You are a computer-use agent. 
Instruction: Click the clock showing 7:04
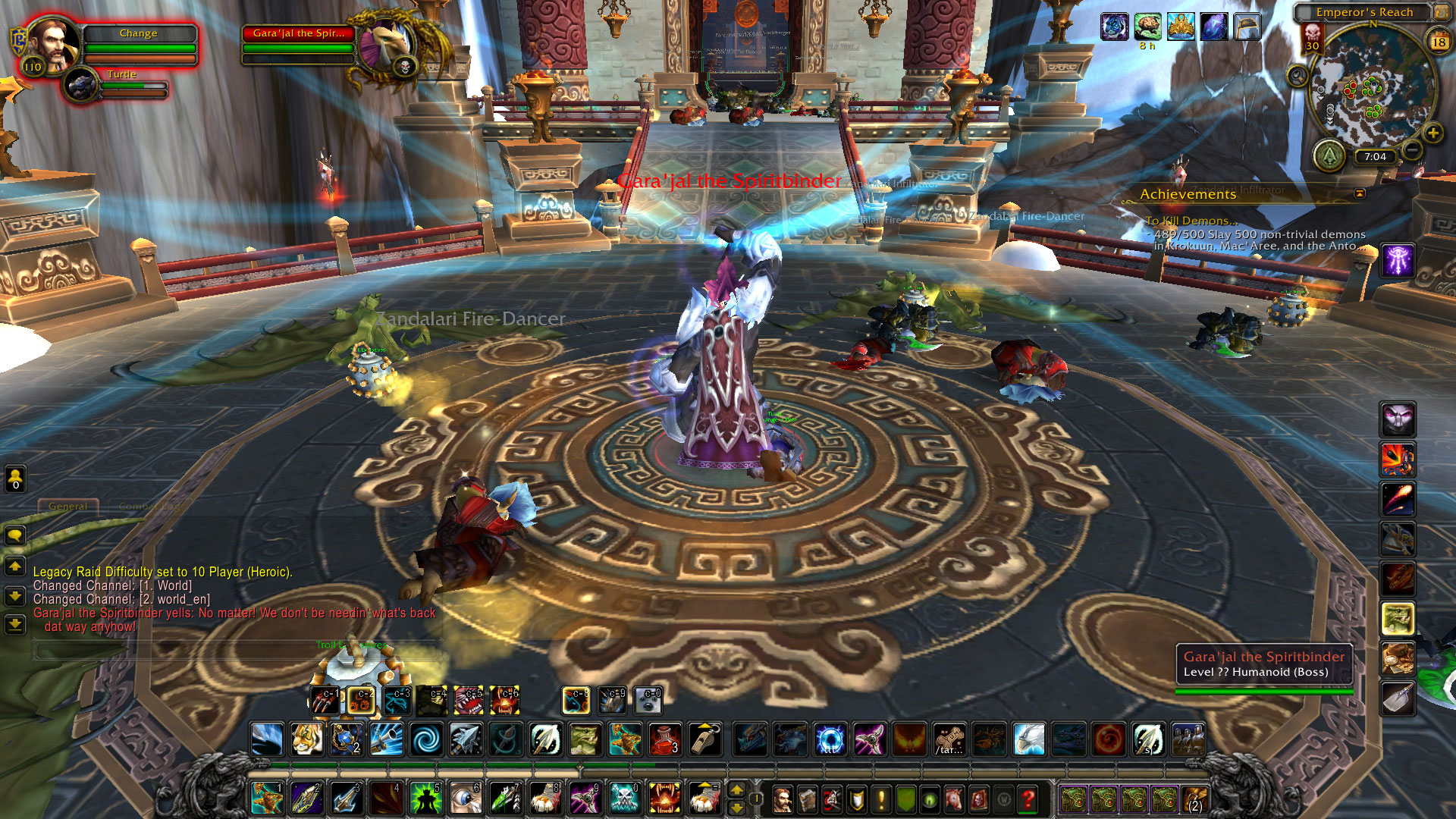[x=1375, y=157]
